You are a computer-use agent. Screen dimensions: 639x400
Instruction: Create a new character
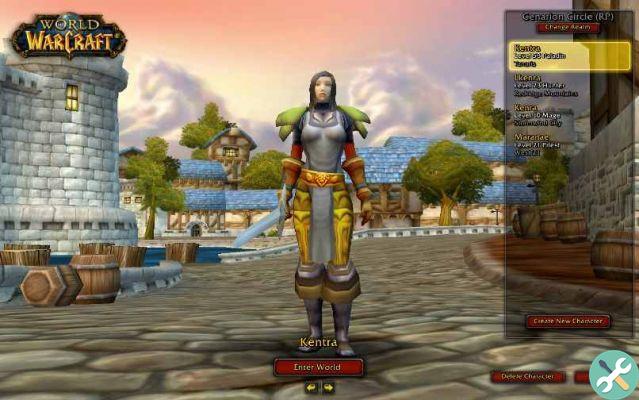point(567,322)
